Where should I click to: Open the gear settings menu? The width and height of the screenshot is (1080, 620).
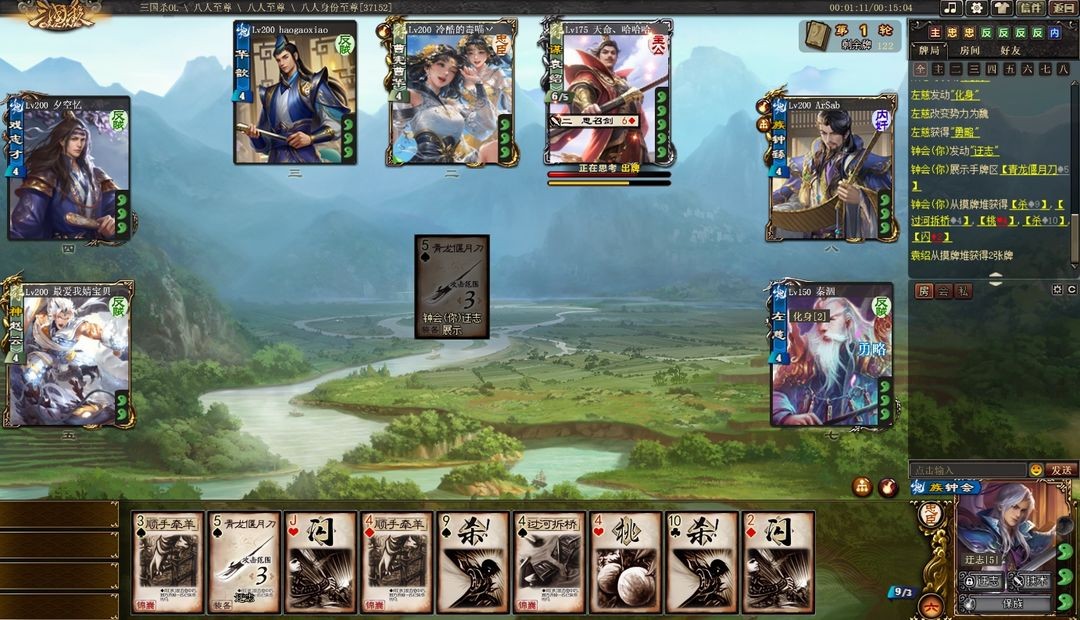pos(976,8)
